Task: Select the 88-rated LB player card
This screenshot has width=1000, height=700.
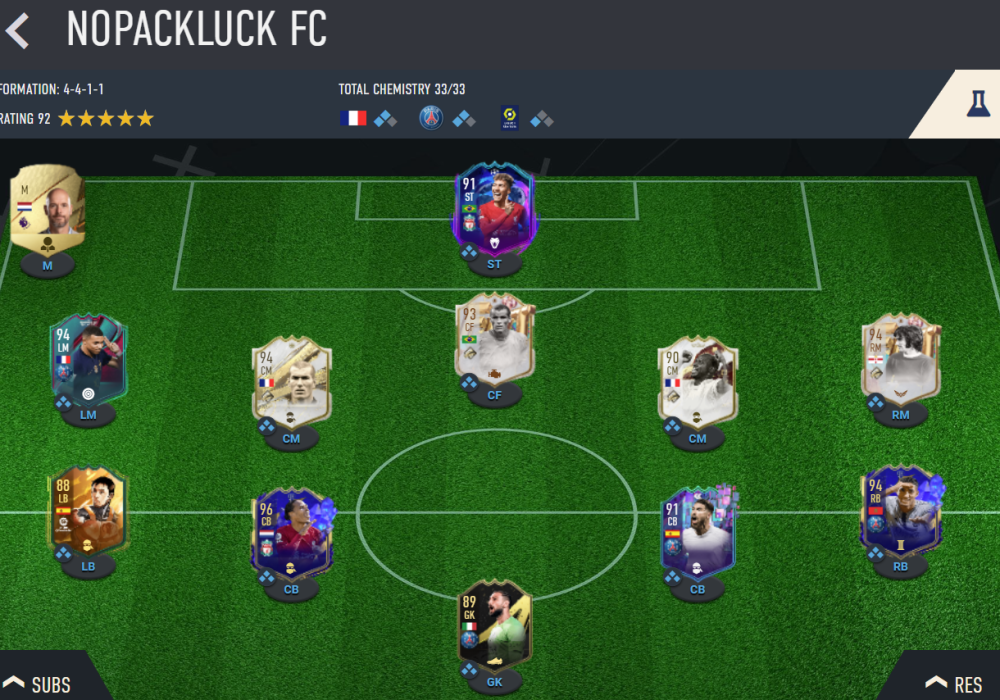Action: pos(86,512)
